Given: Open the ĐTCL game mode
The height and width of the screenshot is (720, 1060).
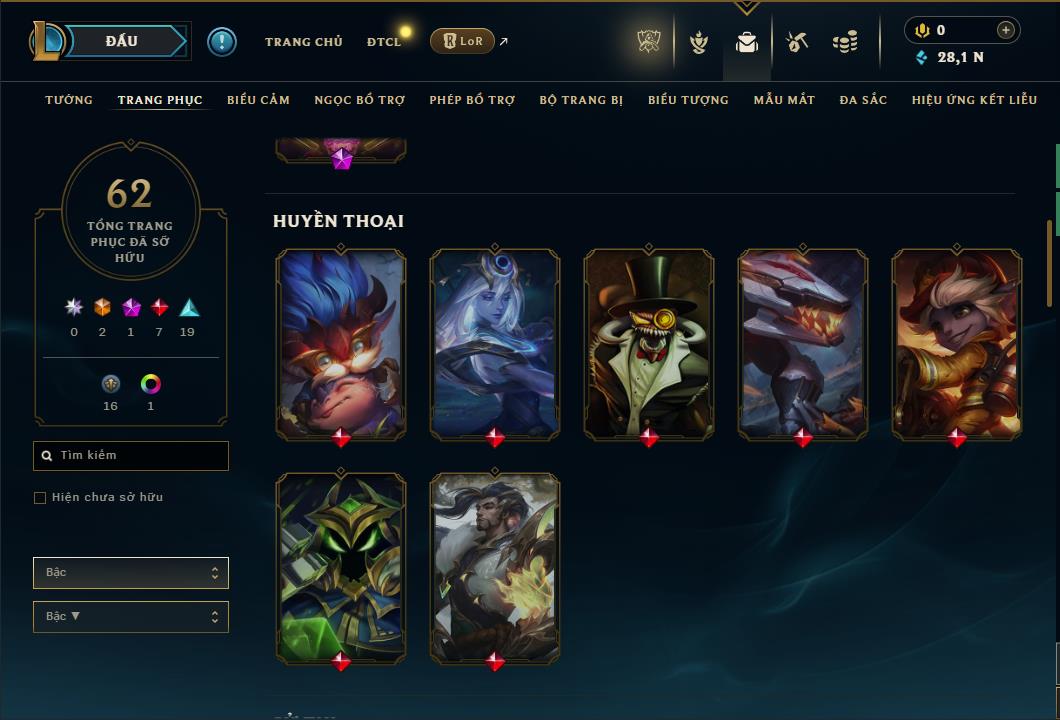Looking at the screenshot, I should click(384, 42).
